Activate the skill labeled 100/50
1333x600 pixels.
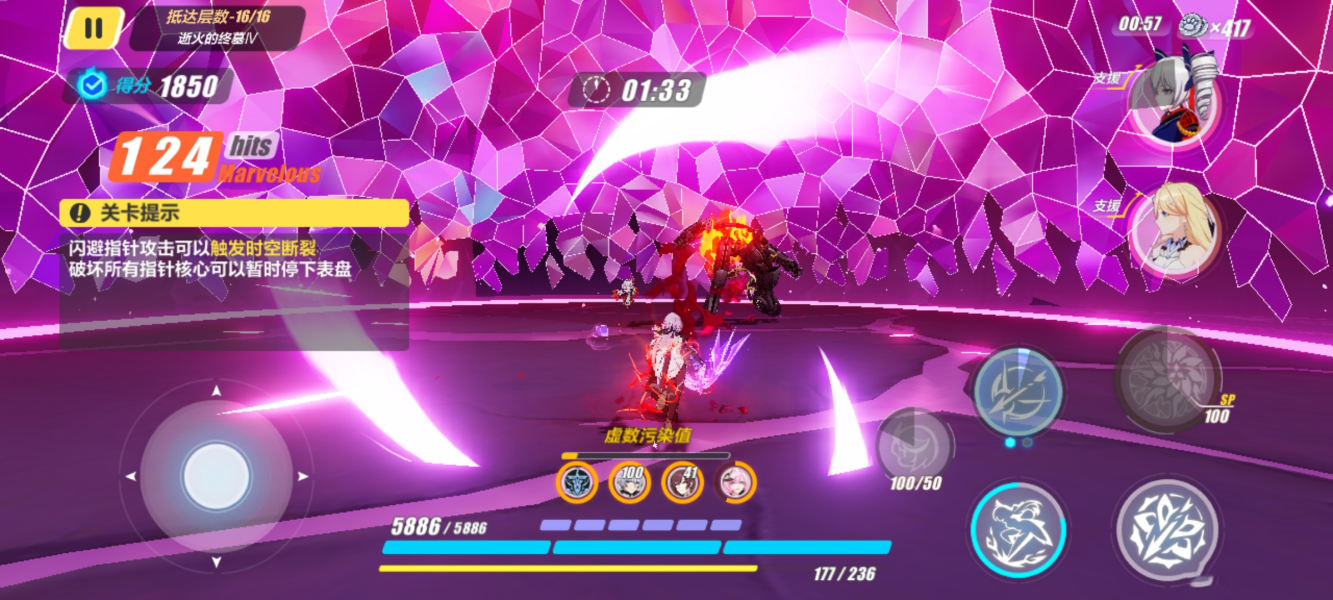pos(914,445)
